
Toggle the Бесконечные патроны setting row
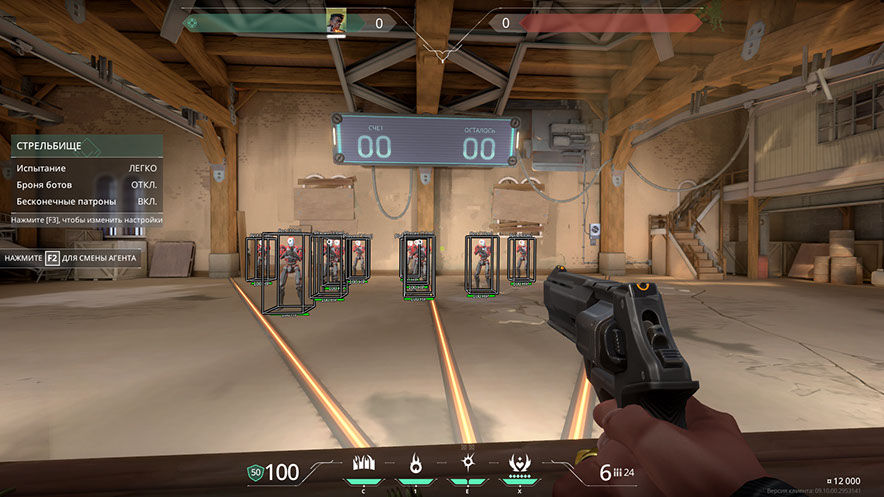point(86,201)
